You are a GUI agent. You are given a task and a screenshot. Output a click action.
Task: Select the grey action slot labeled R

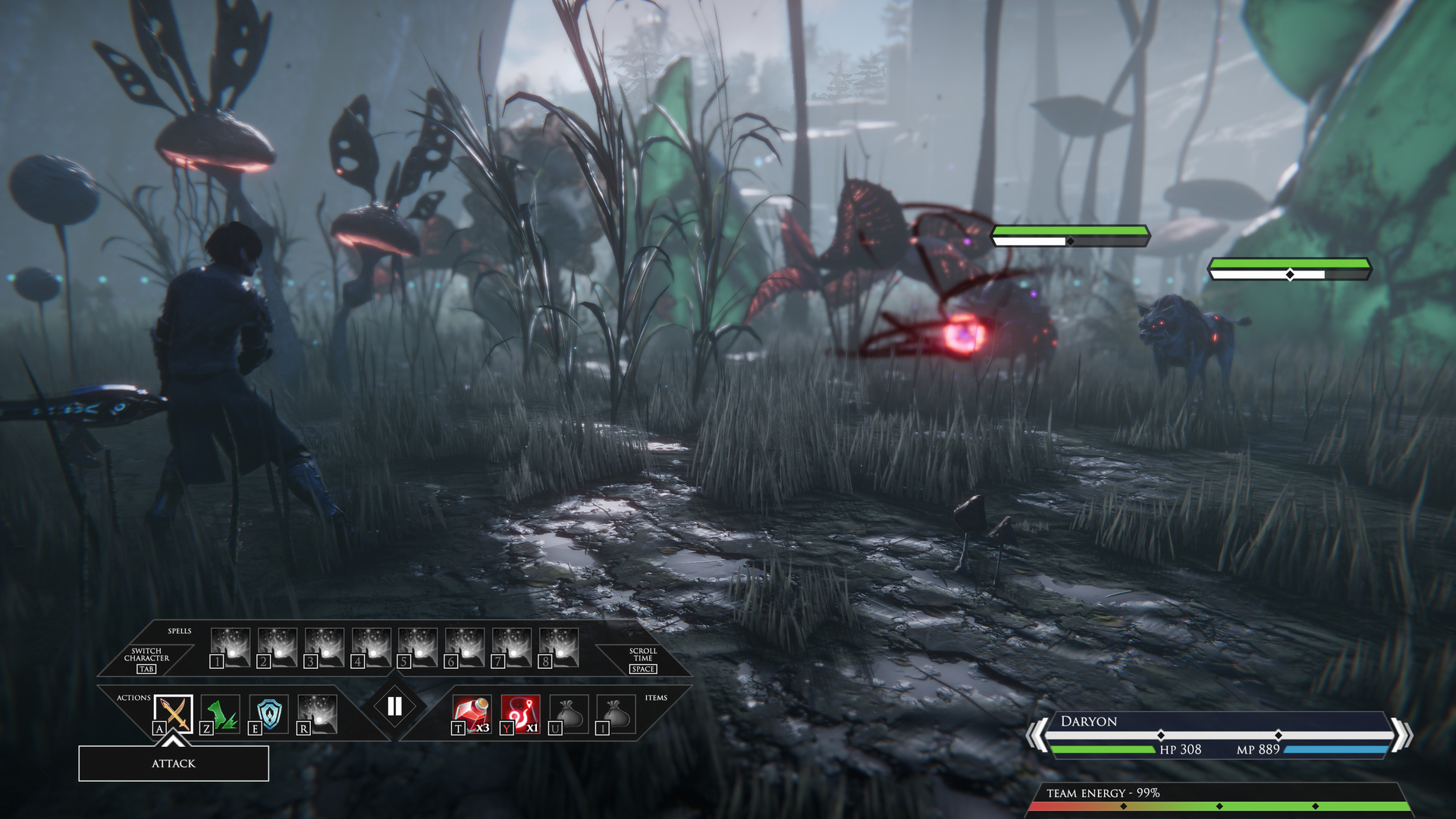(317, 714)
